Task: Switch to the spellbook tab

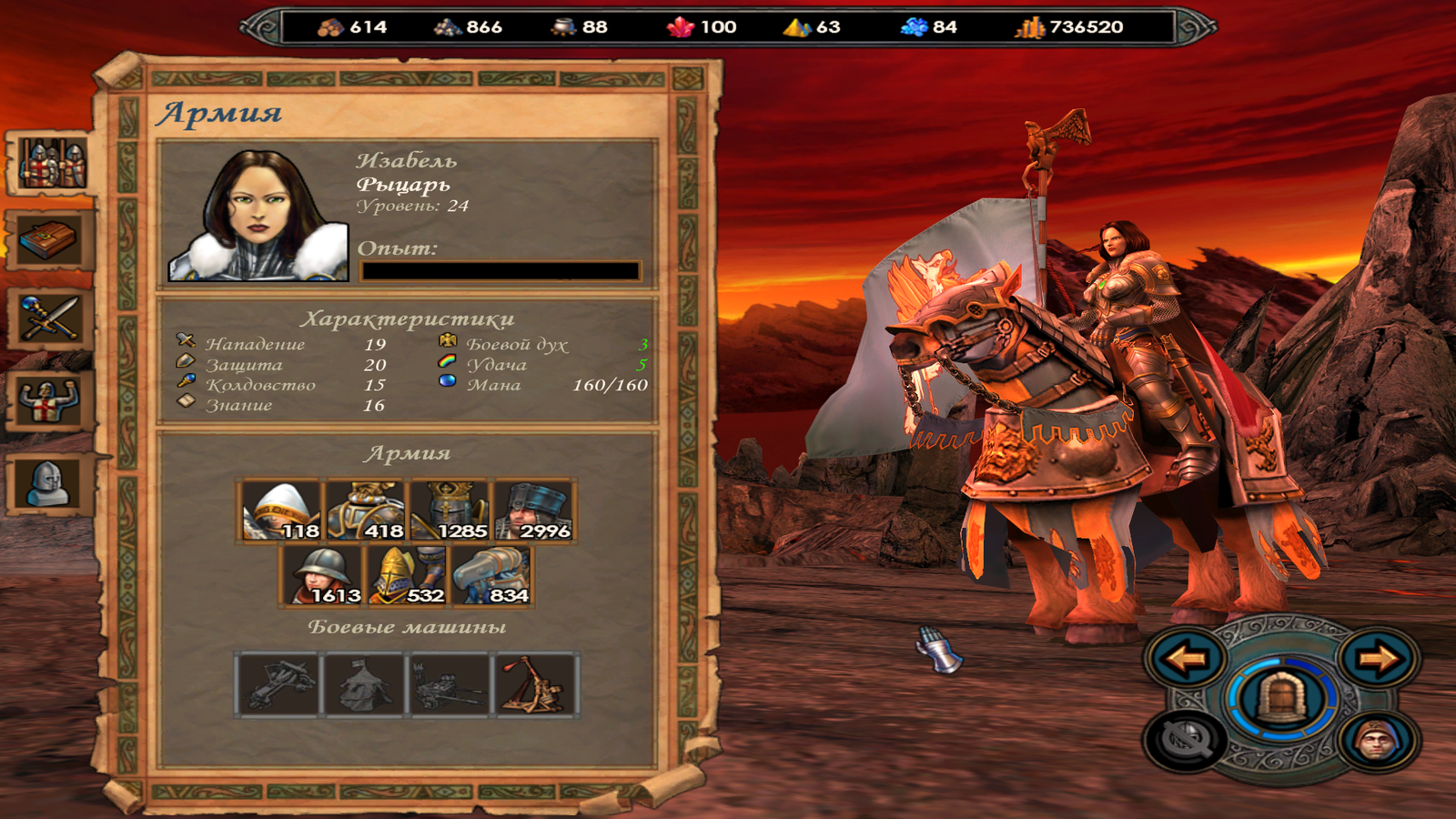Action: [x=51, y=241]
